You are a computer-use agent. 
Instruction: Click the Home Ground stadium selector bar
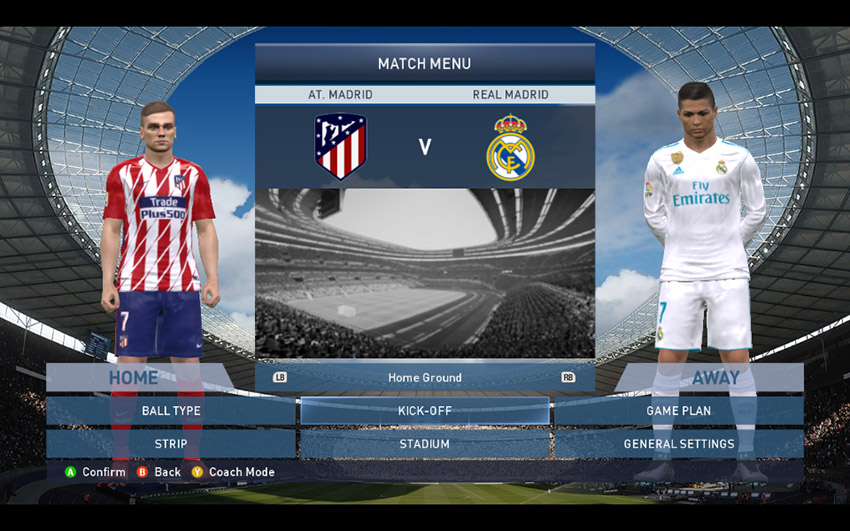(x=424, y=377)
